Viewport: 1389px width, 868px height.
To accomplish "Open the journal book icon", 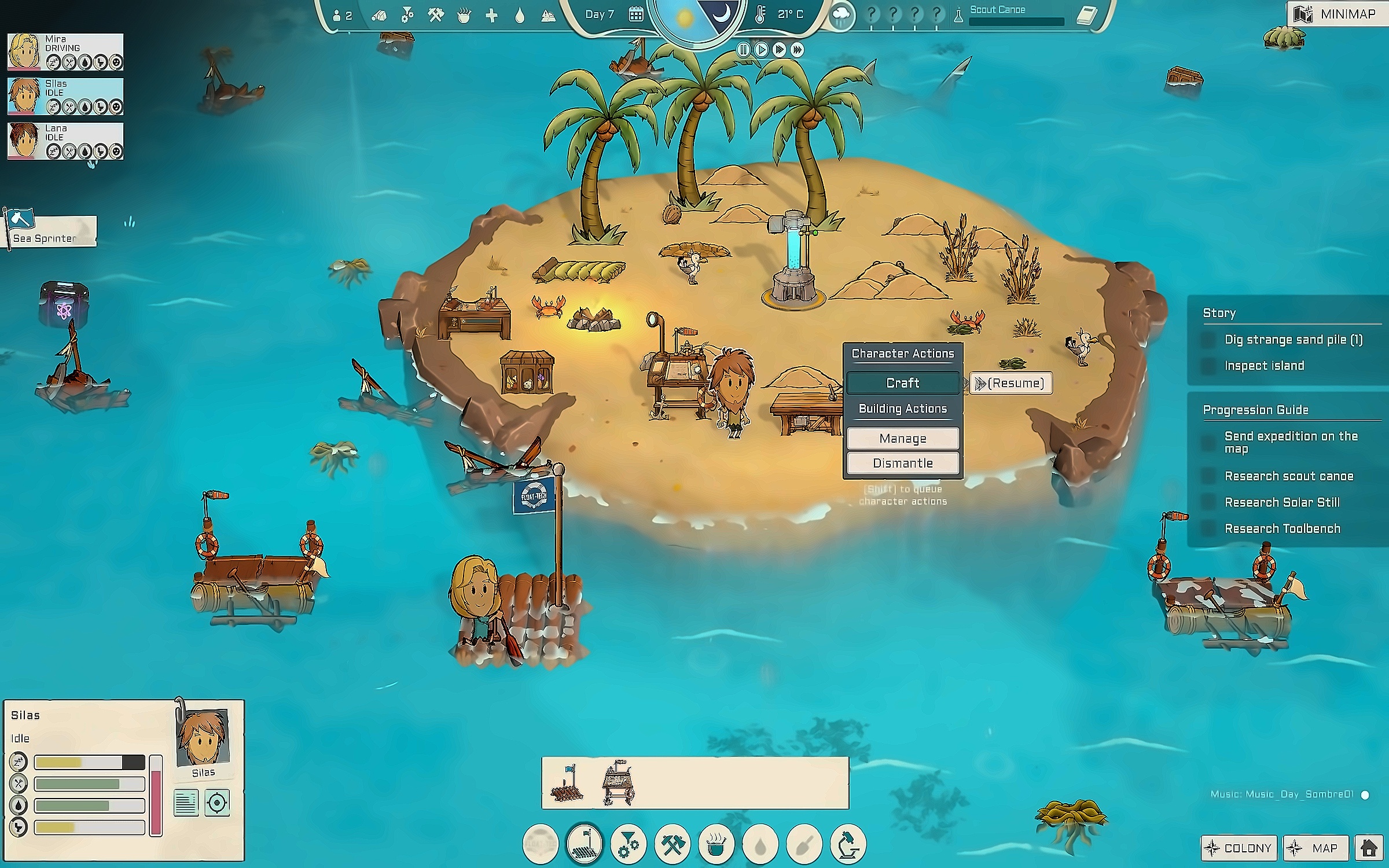I will 1086,15.
